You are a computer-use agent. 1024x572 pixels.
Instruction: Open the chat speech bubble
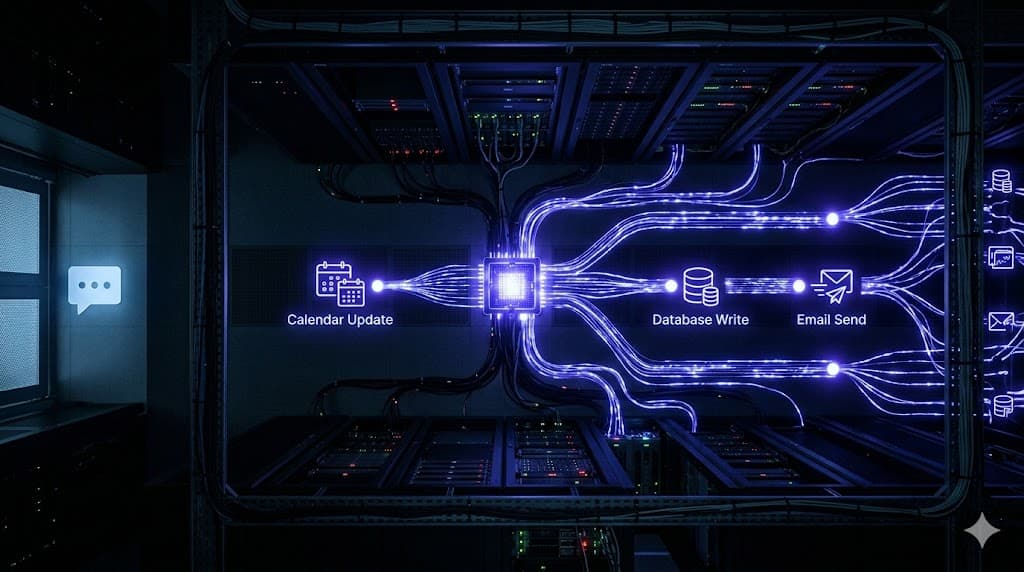tap(95, 287)
